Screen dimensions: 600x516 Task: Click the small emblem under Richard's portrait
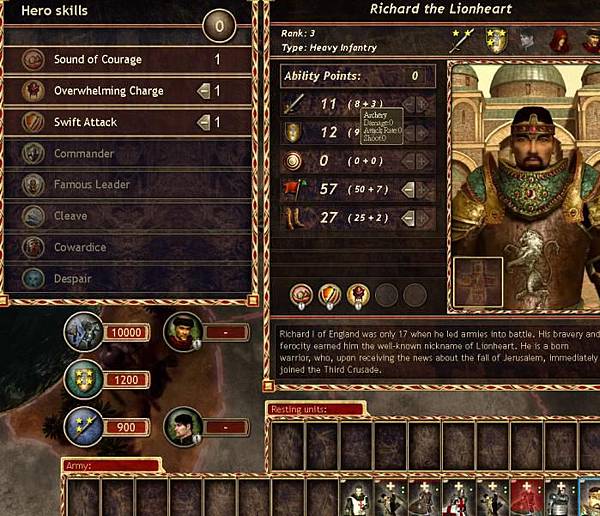click(x=474, y=281)
